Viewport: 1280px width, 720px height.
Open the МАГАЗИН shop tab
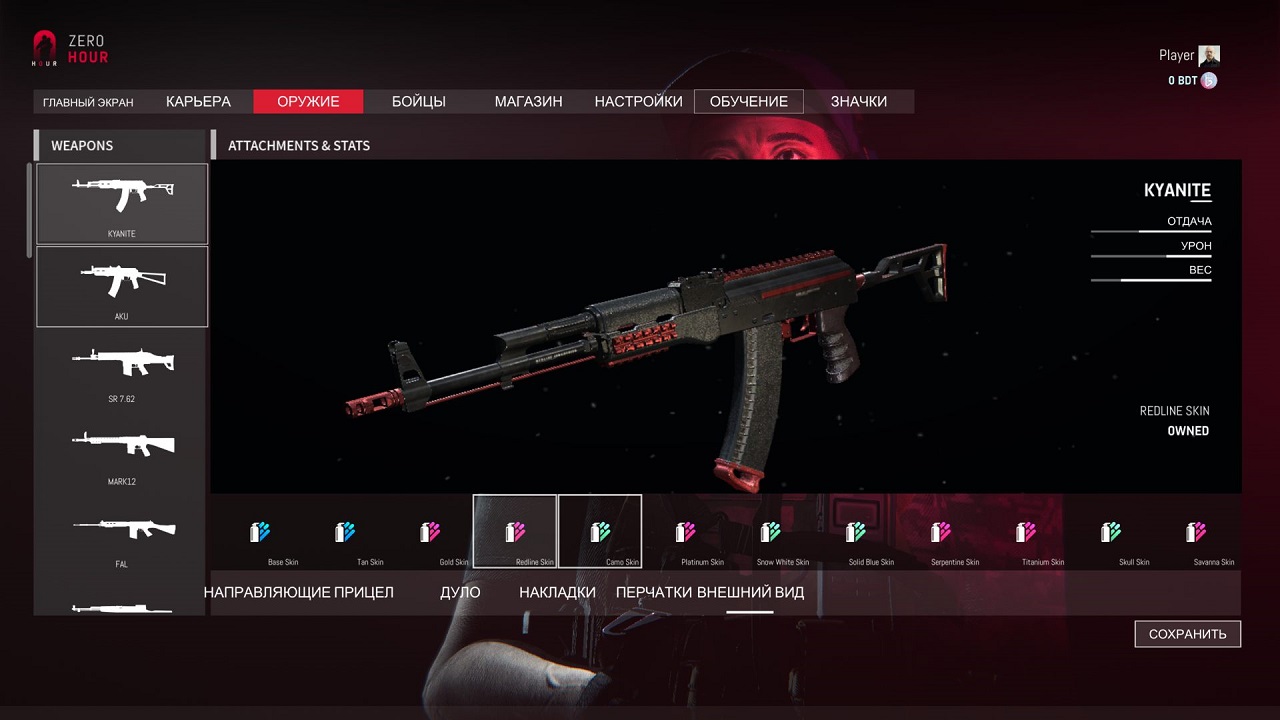(x=528, y=101)
